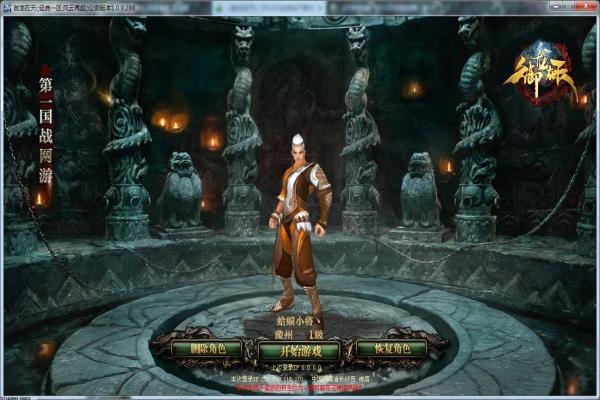The width and height of the screenshot is (600, 400).
Task: Close the game window
Action: pos(587,6)
